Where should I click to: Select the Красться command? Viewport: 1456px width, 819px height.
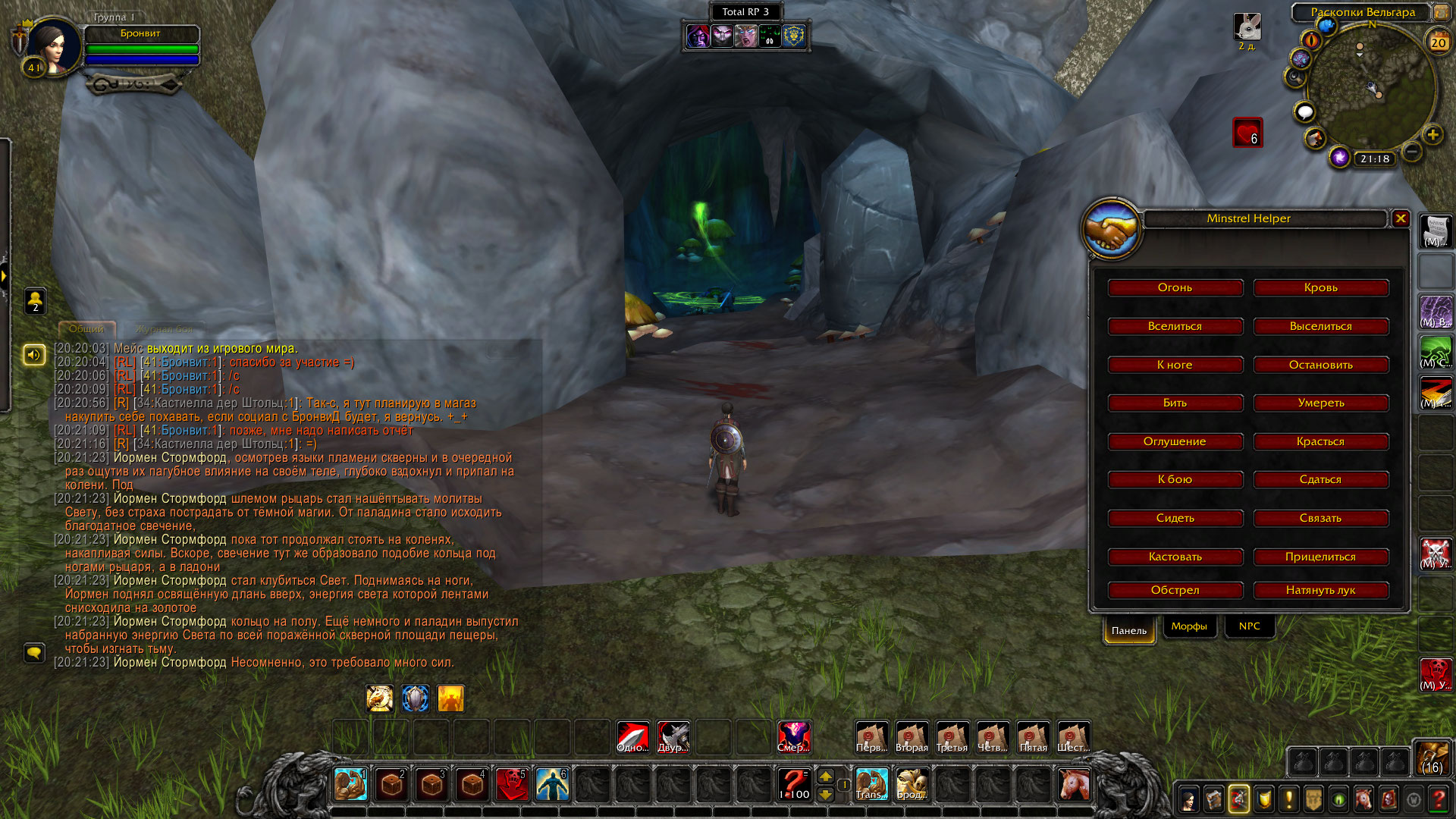(1320, 442)
